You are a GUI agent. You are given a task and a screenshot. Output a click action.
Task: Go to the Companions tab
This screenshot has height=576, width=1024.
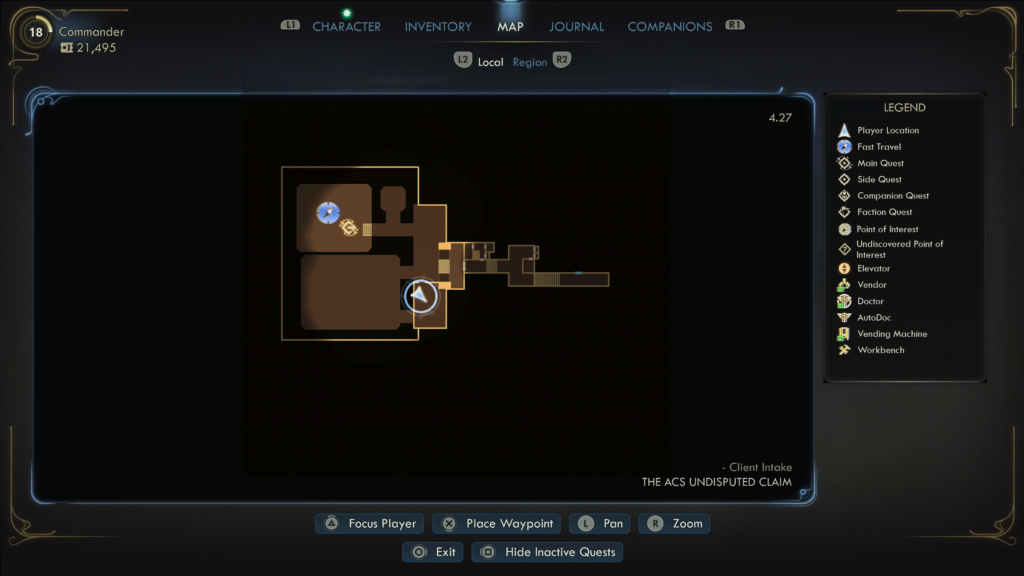[x=670, y=27]
